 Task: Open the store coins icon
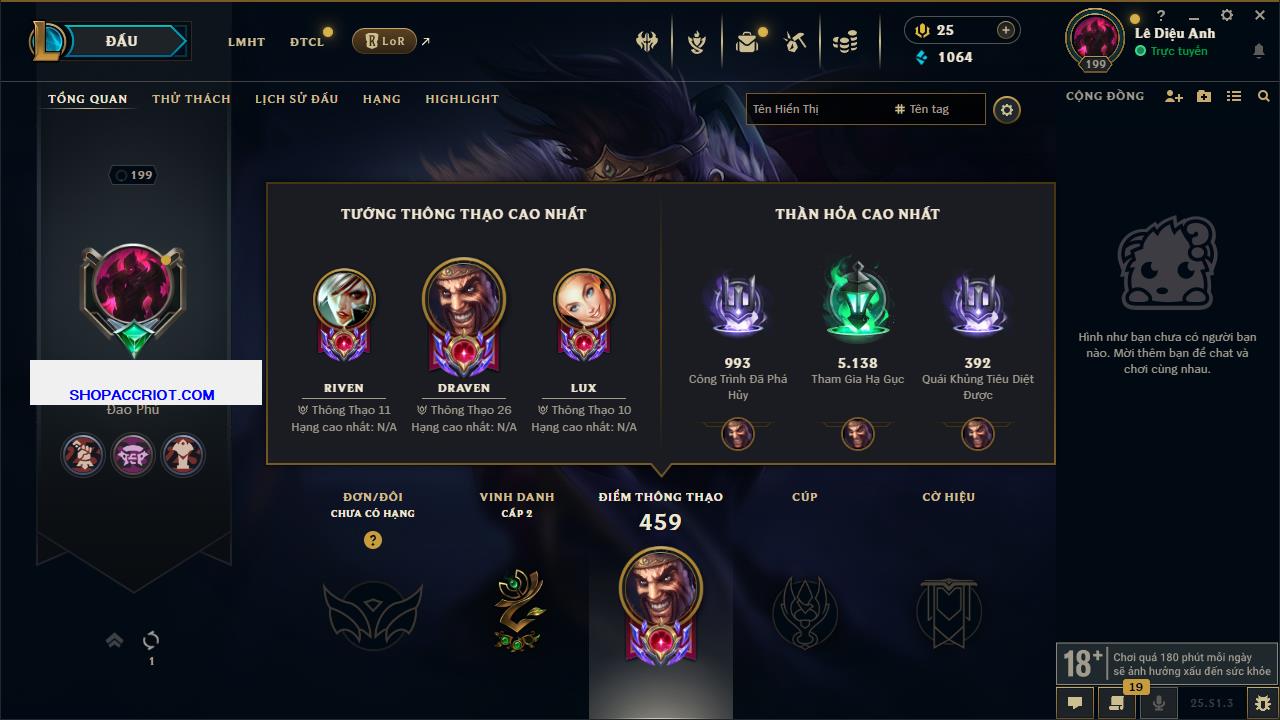(x=845, y=42)
